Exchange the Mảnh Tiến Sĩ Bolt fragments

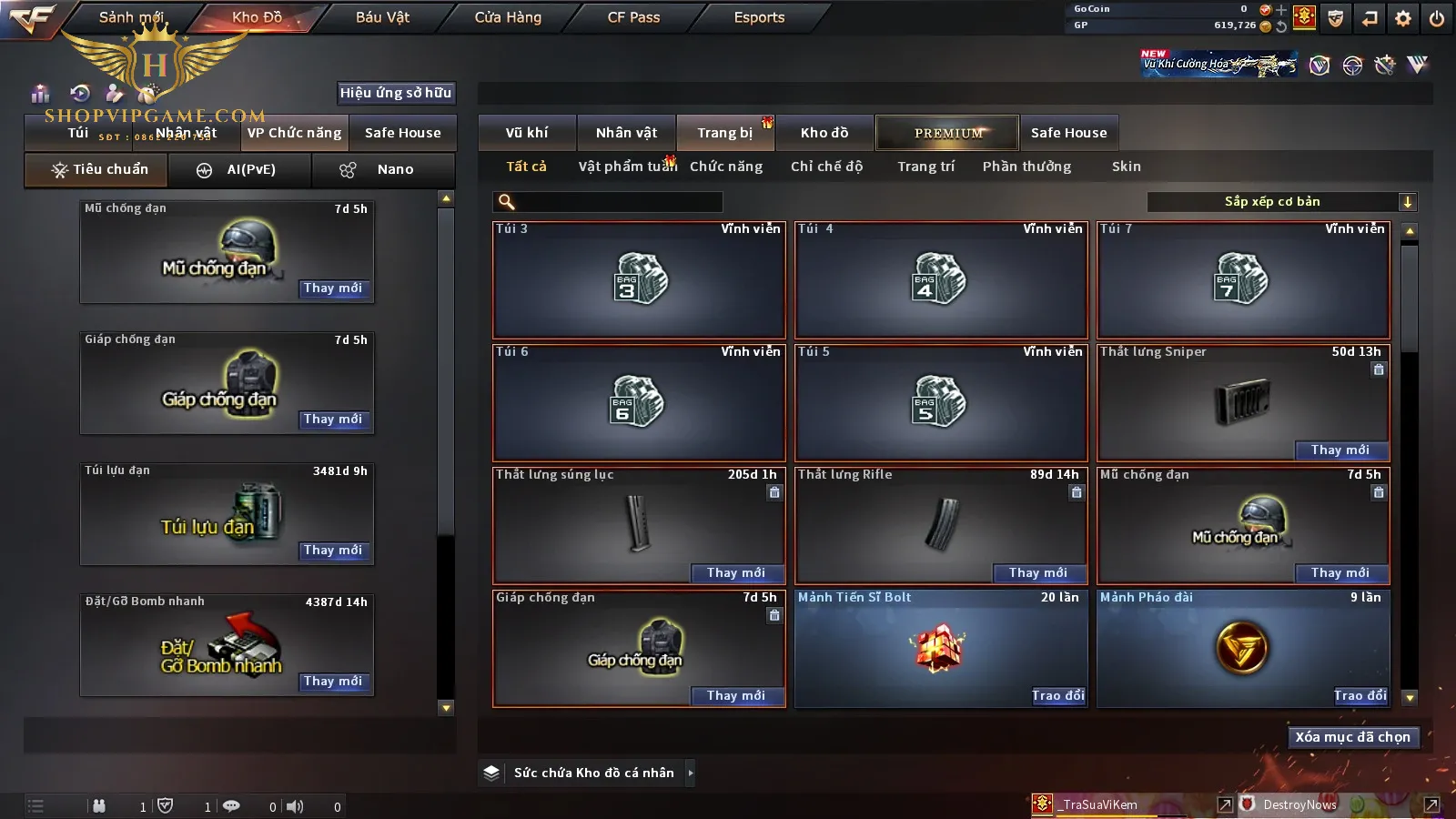pyautogui.click(x=1057, y=696)
